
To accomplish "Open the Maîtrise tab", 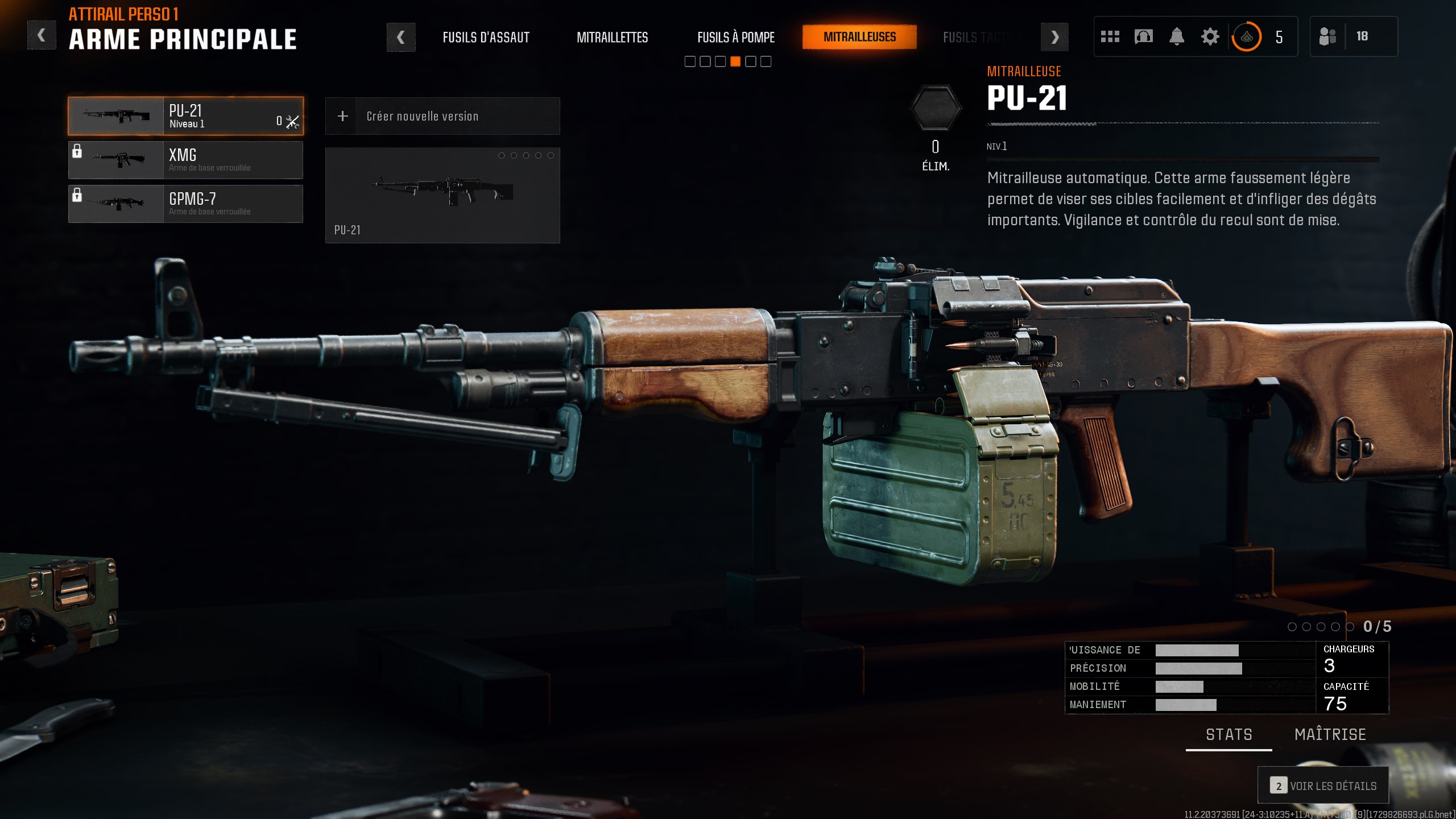I will pyautogui.click(x=1330, y=734).
